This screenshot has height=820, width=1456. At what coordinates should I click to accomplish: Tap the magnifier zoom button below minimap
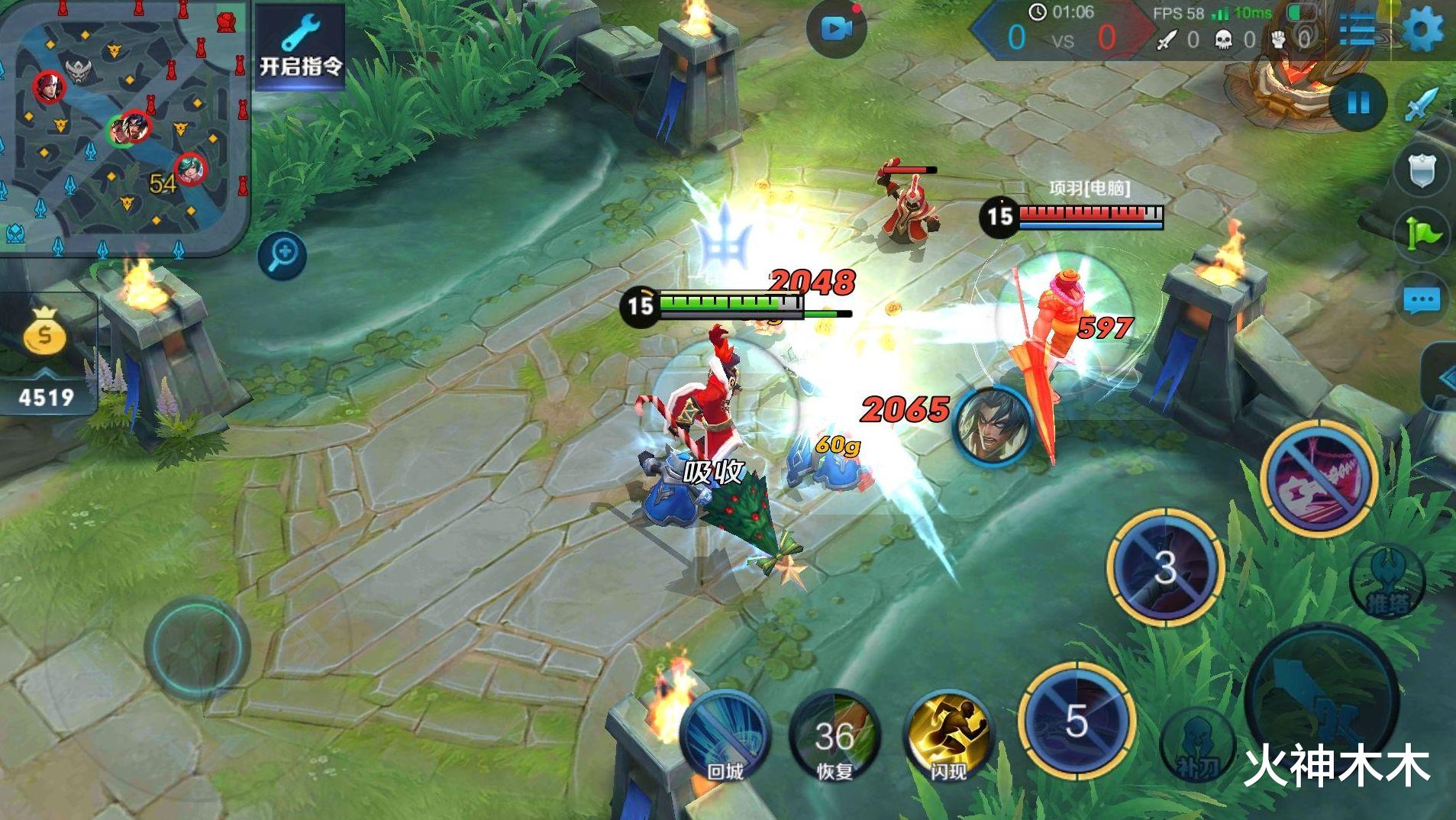point(282,254)
